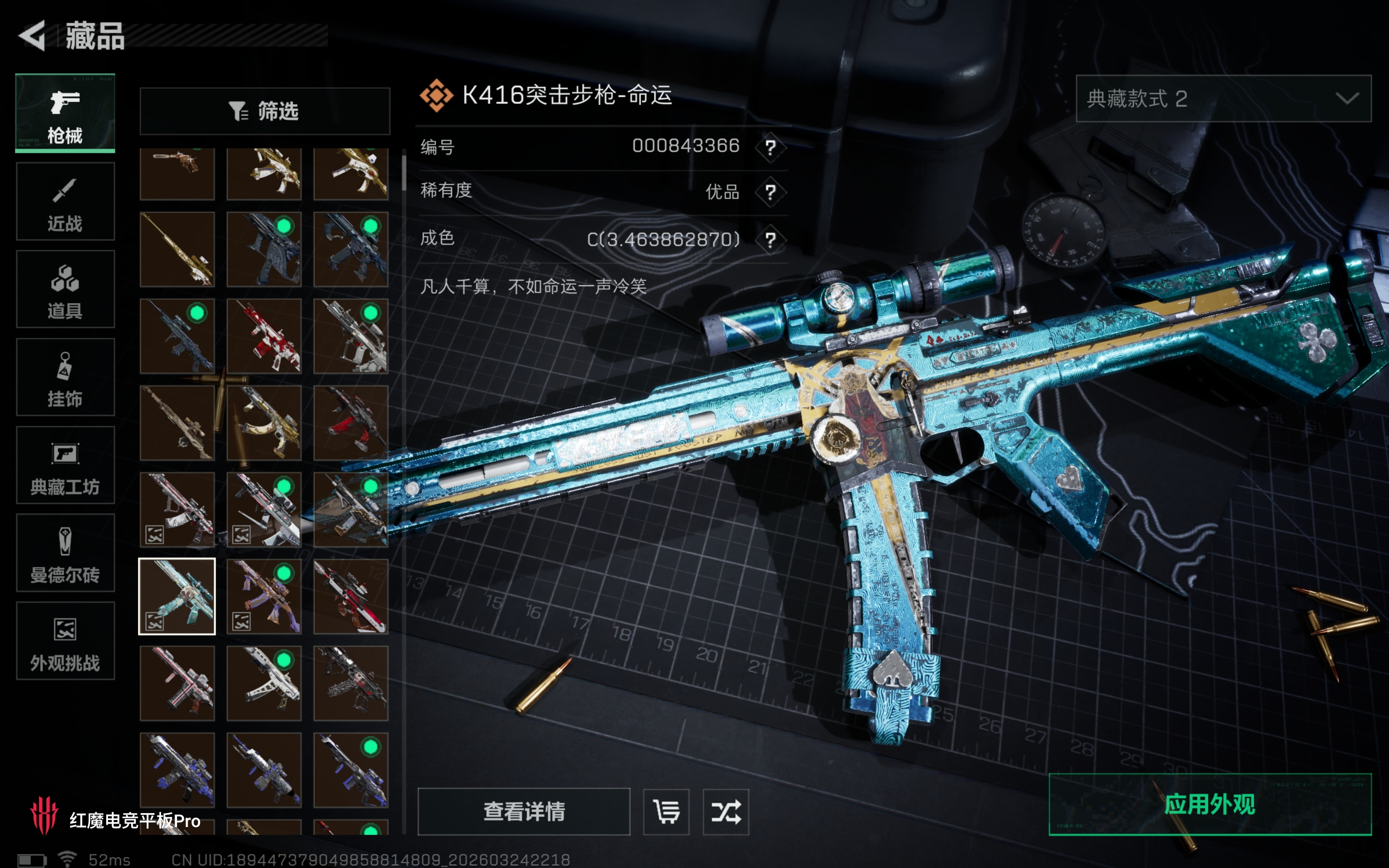Show the 挂饰 charms category
This screenshot has height=868, width=1389.
(65, 377)
